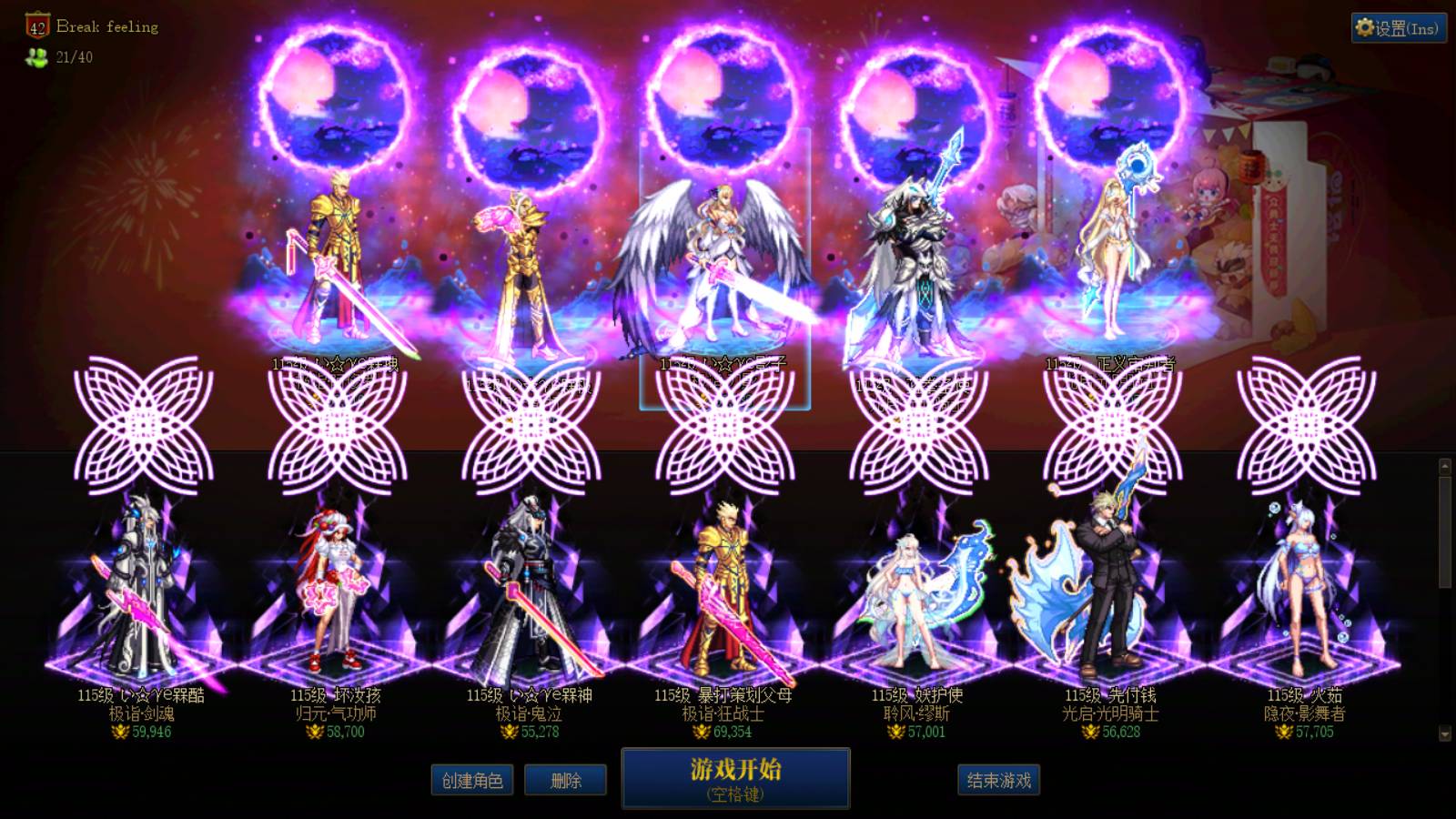Click the 删除 delete button

pyautogui.click(x=565, y=781)
